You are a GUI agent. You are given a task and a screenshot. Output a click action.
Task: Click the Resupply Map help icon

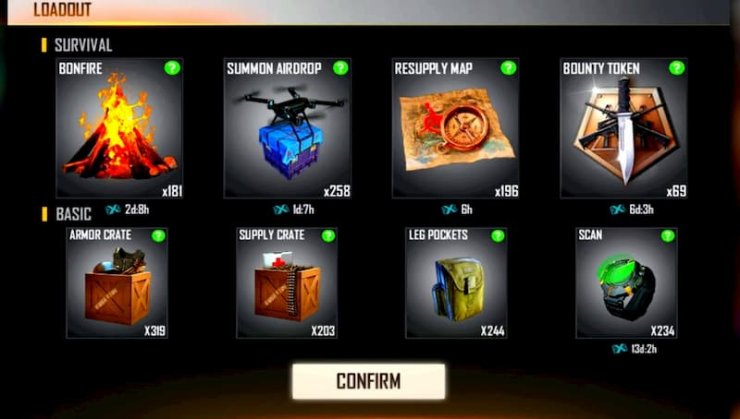(x=509, y=68)
